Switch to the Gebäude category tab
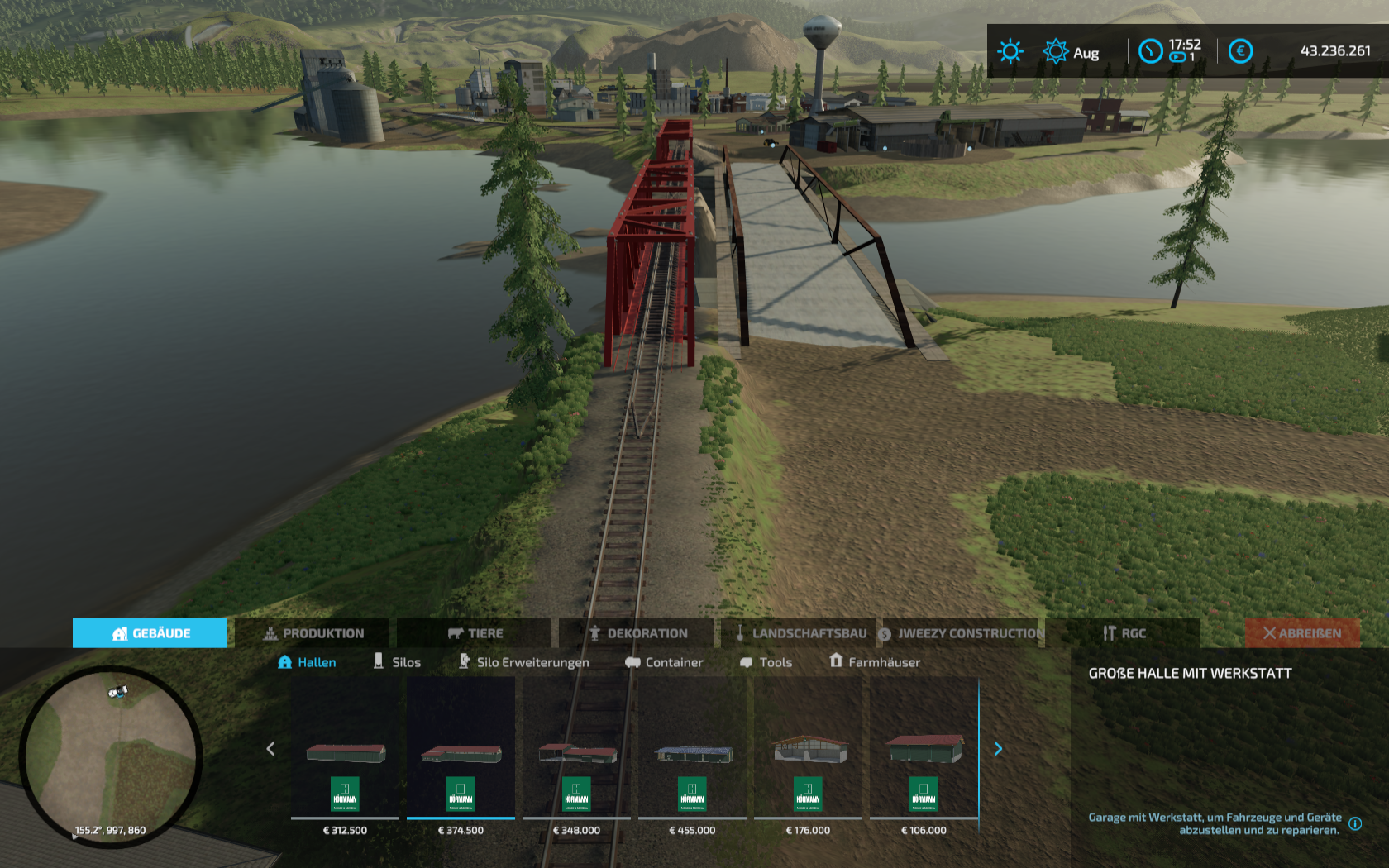 coord(150,633)
